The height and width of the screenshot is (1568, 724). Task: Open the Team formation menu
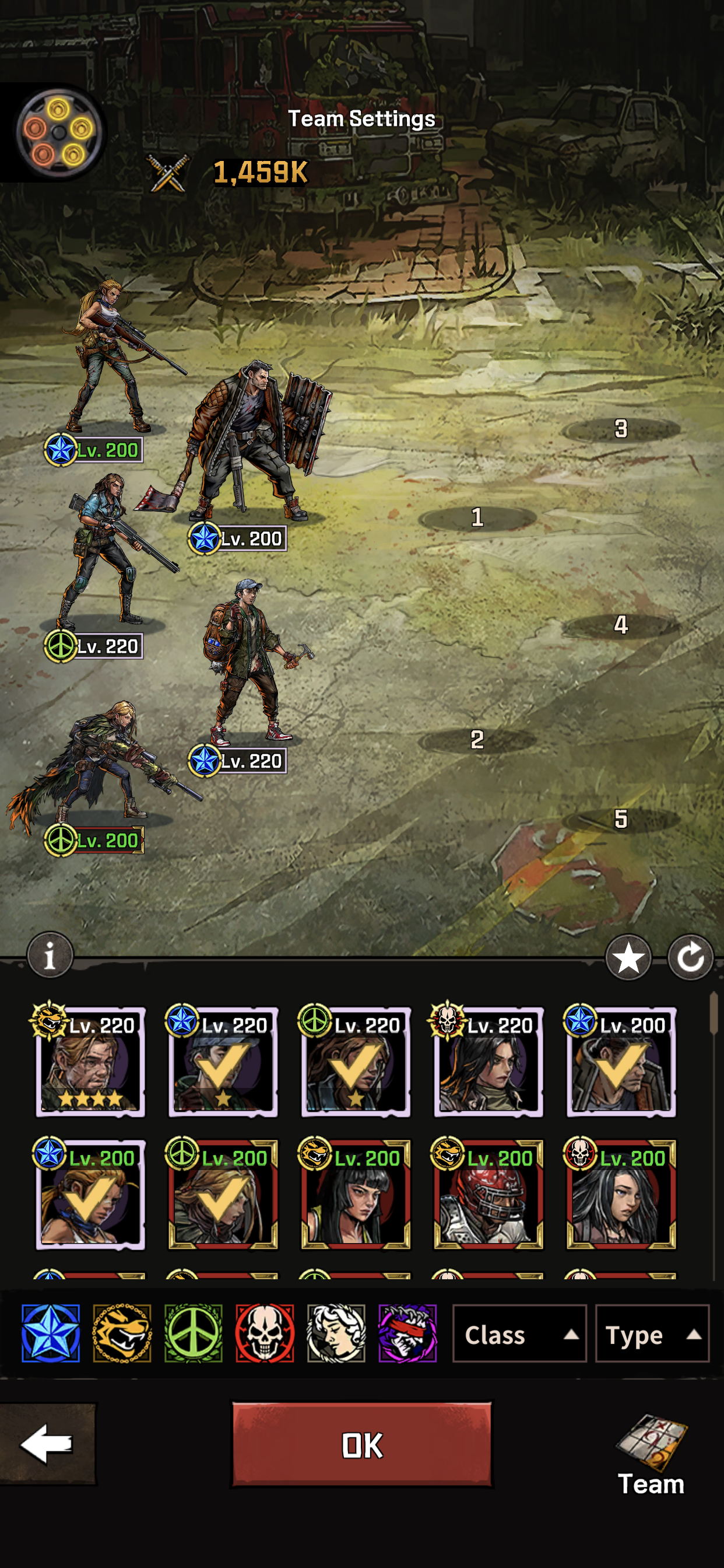[651, 1455]
